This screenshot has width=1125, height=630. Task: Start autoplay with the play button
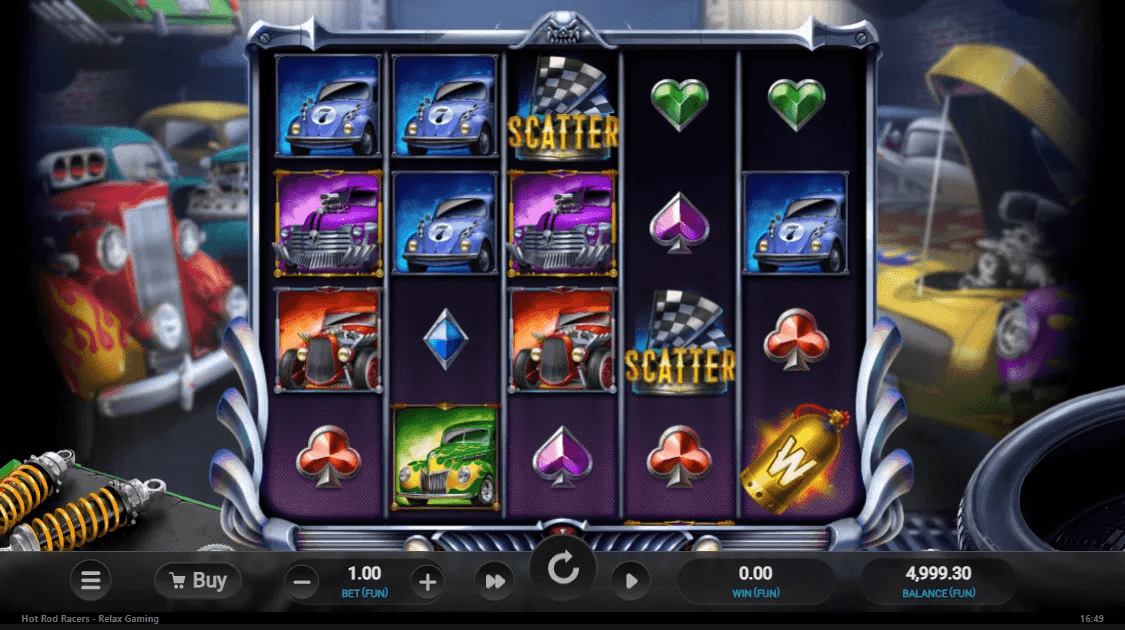(632, 581)
